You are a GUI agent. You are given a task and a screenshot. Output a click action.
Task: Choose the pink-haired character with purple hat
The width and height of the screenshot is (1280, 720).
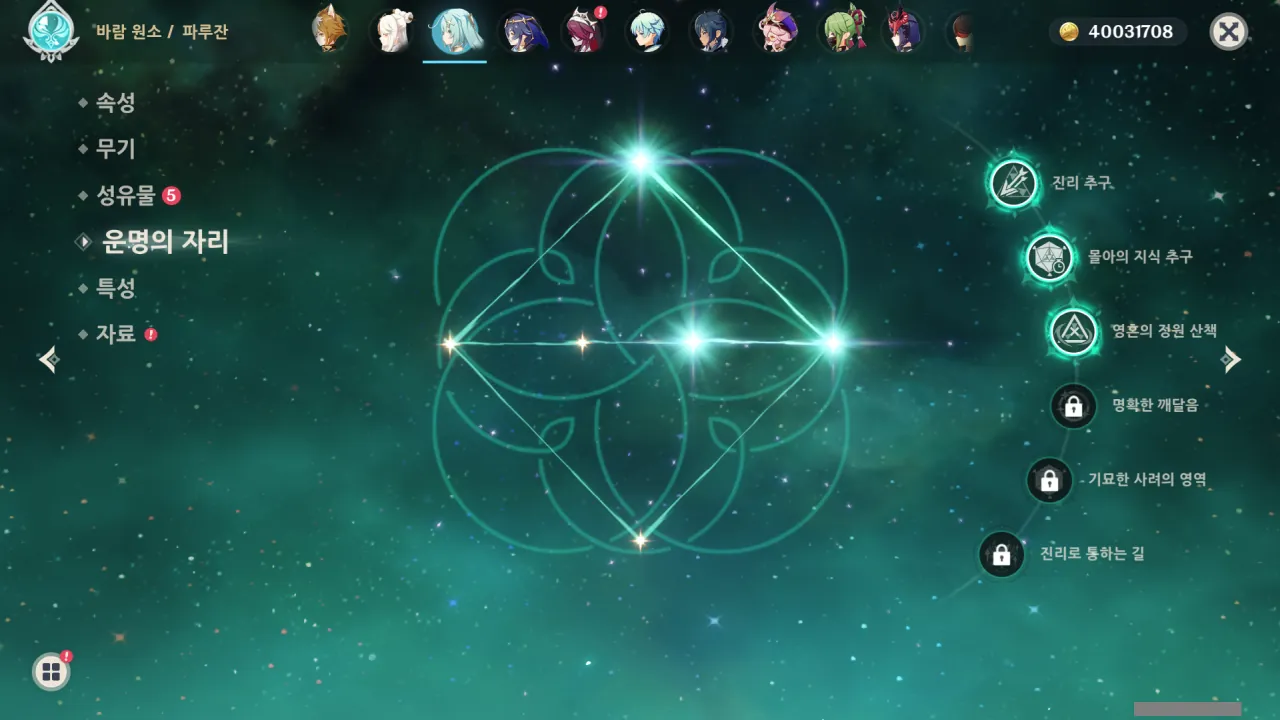(775, 31)
